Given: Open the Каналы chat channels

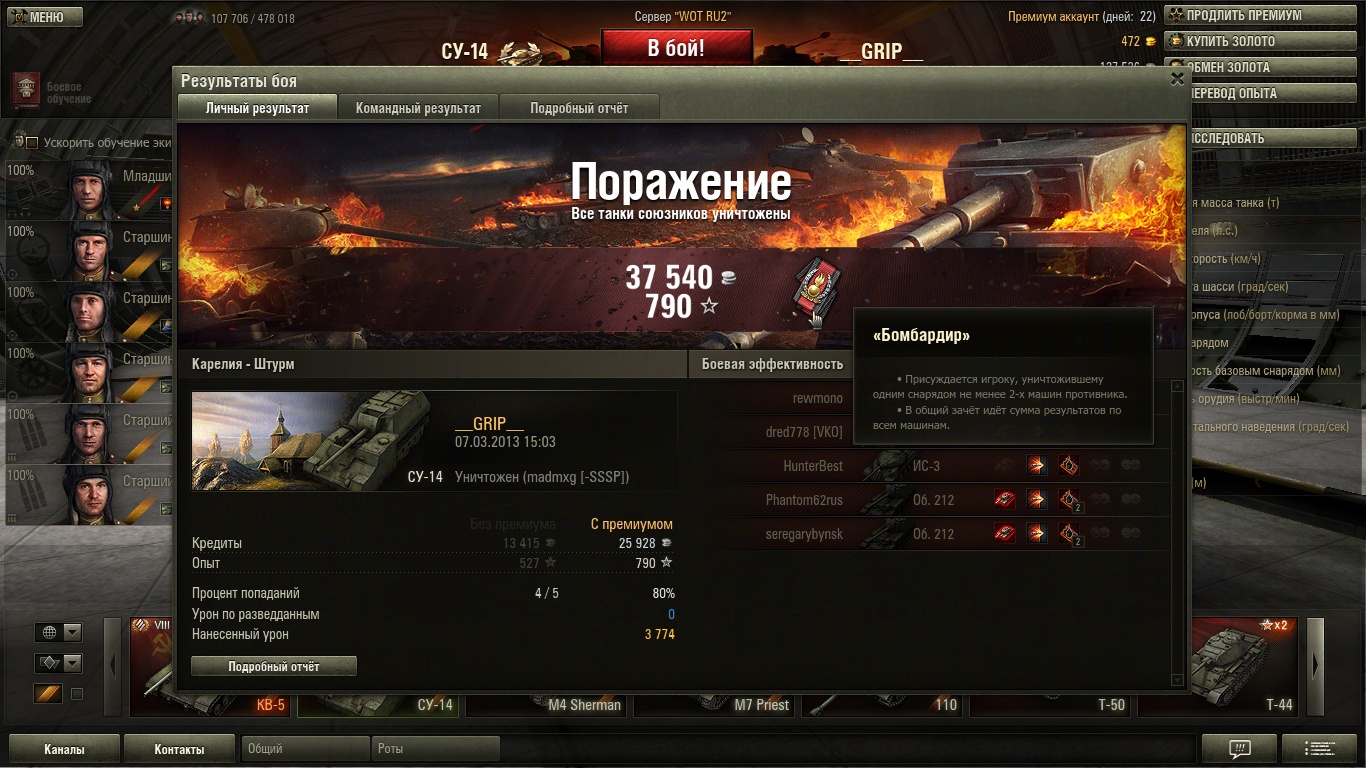Looking at the screenshot, I should [64, 749].
